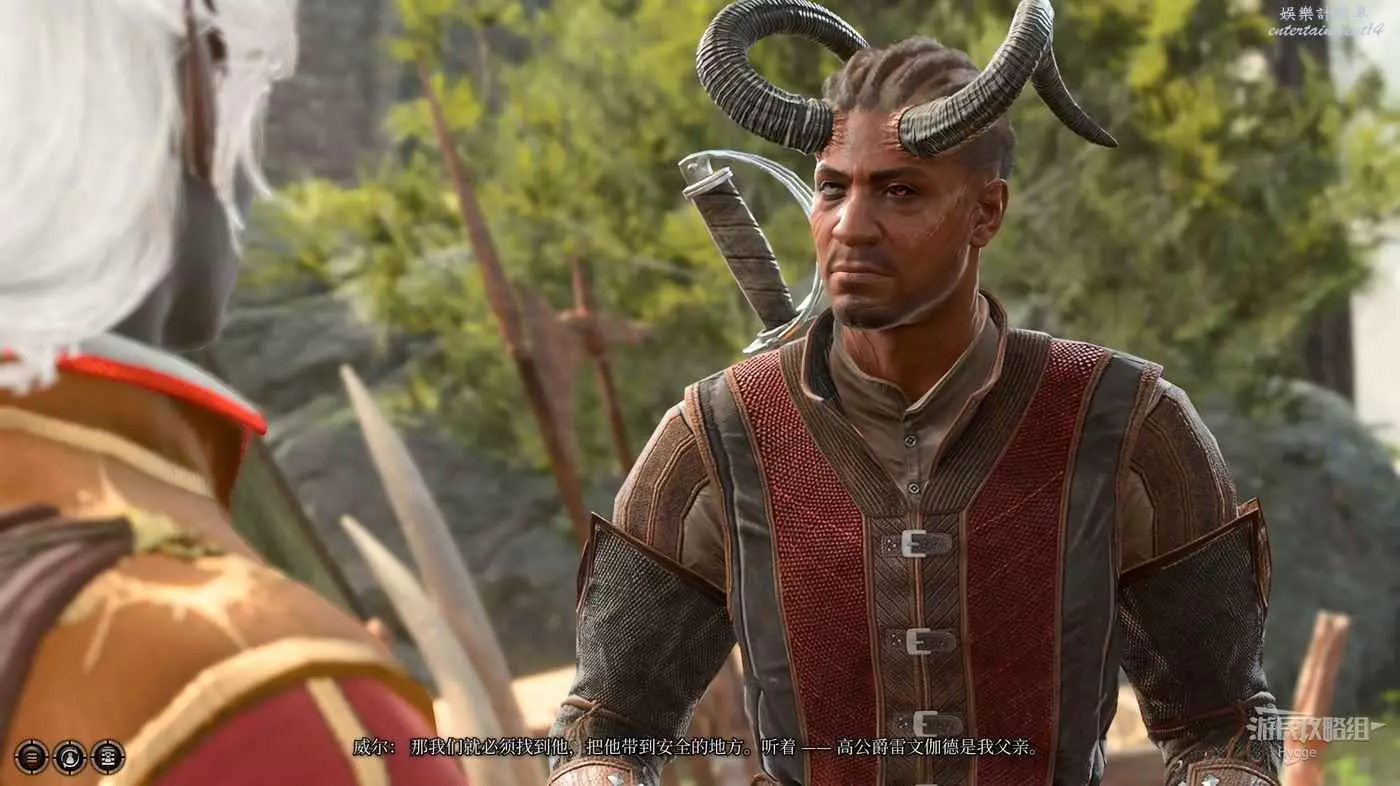
Task: Open the dialogue history log button
Action: [x=31, y=757]
